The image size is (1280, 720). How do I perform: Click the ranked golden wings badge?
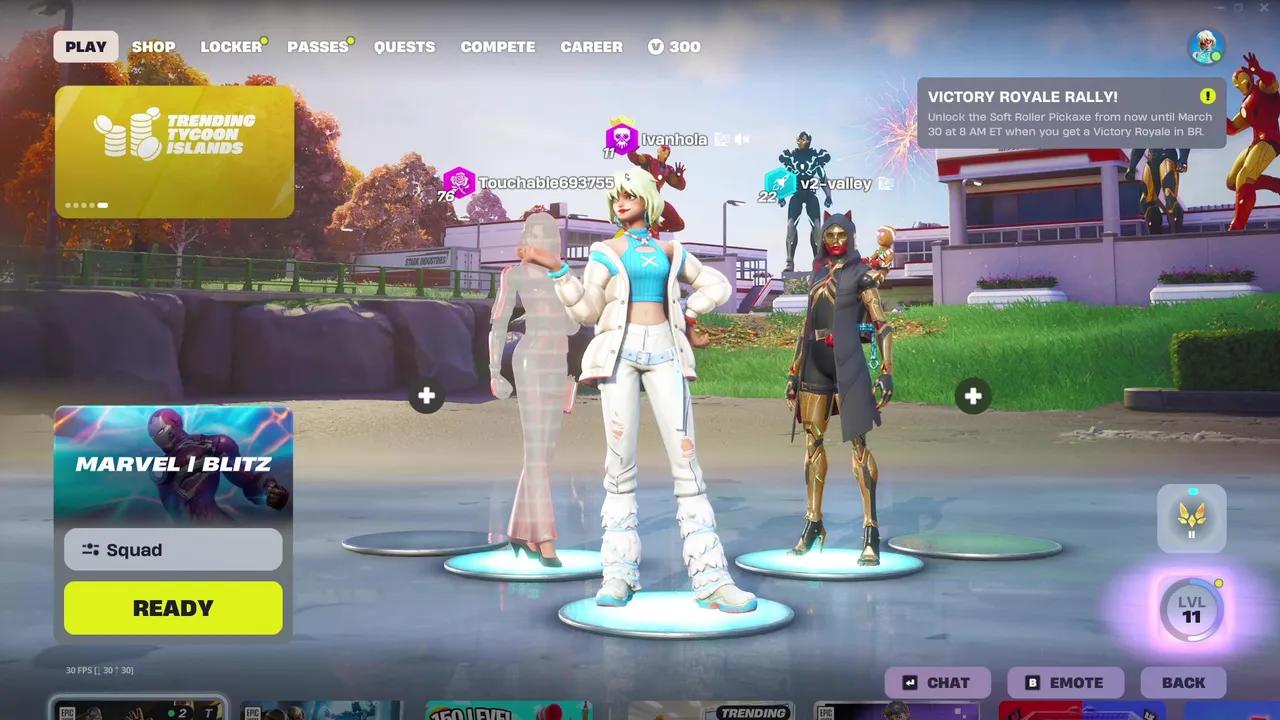[x=1191, y=518]
